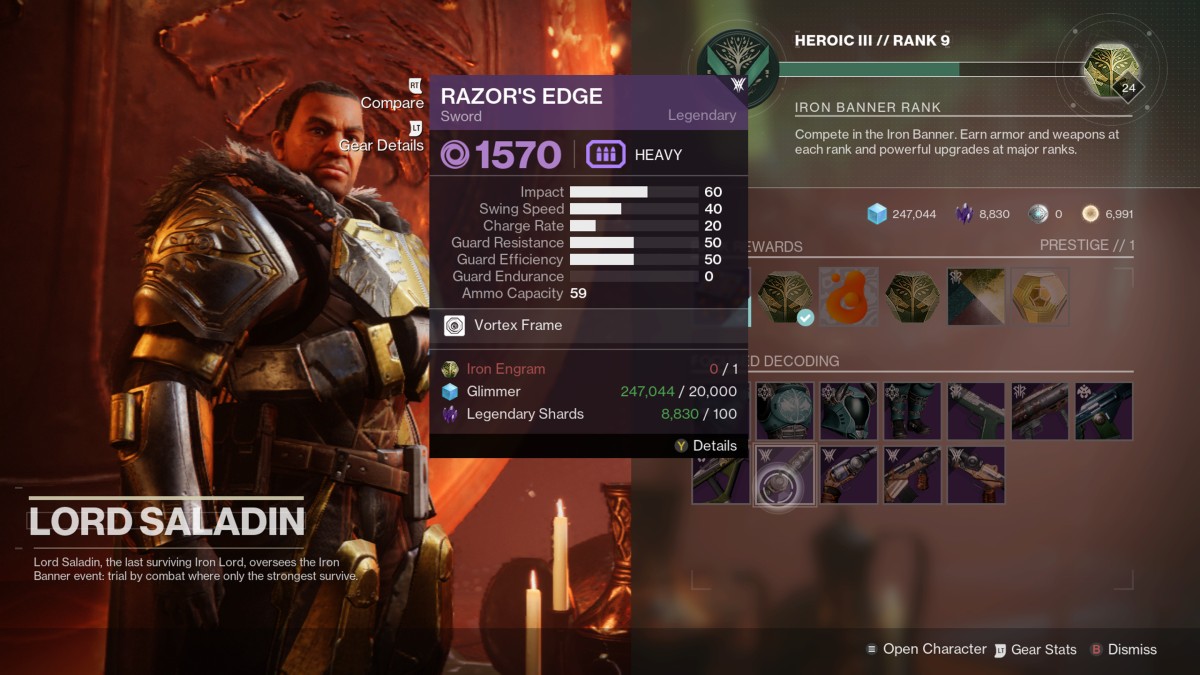Select the highlighted Razor's Edge sword slot
Screen dimensions: 1200x675
click(785, 474)
